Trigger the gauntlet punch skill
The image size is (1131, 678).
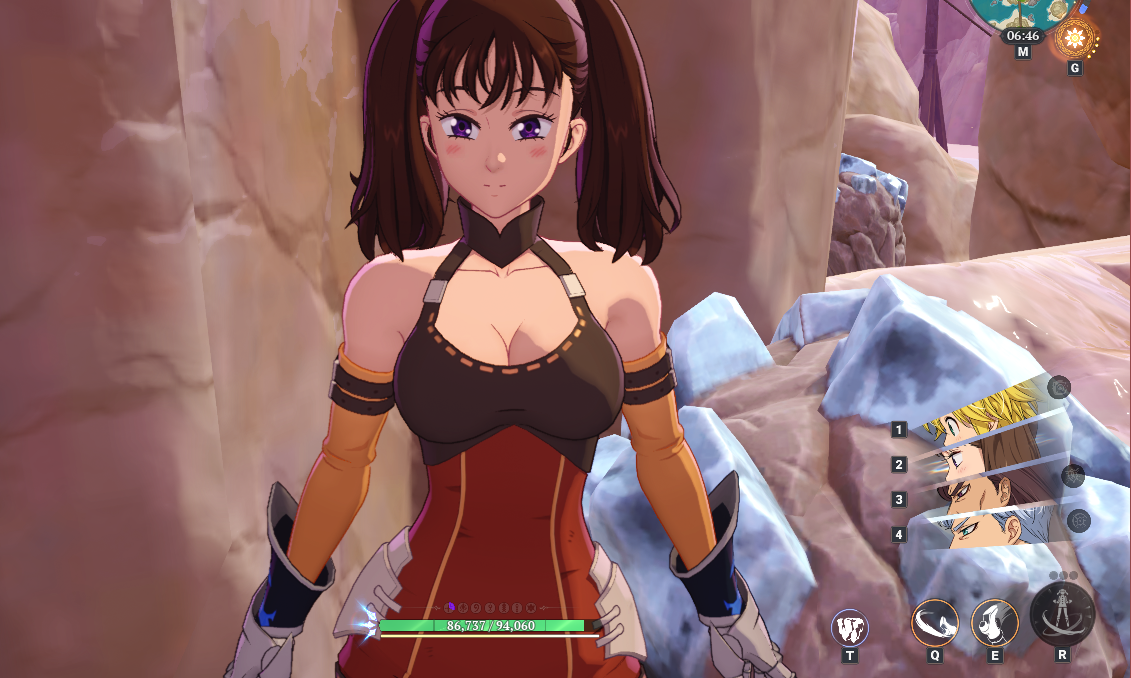click(x=995, y=623)
